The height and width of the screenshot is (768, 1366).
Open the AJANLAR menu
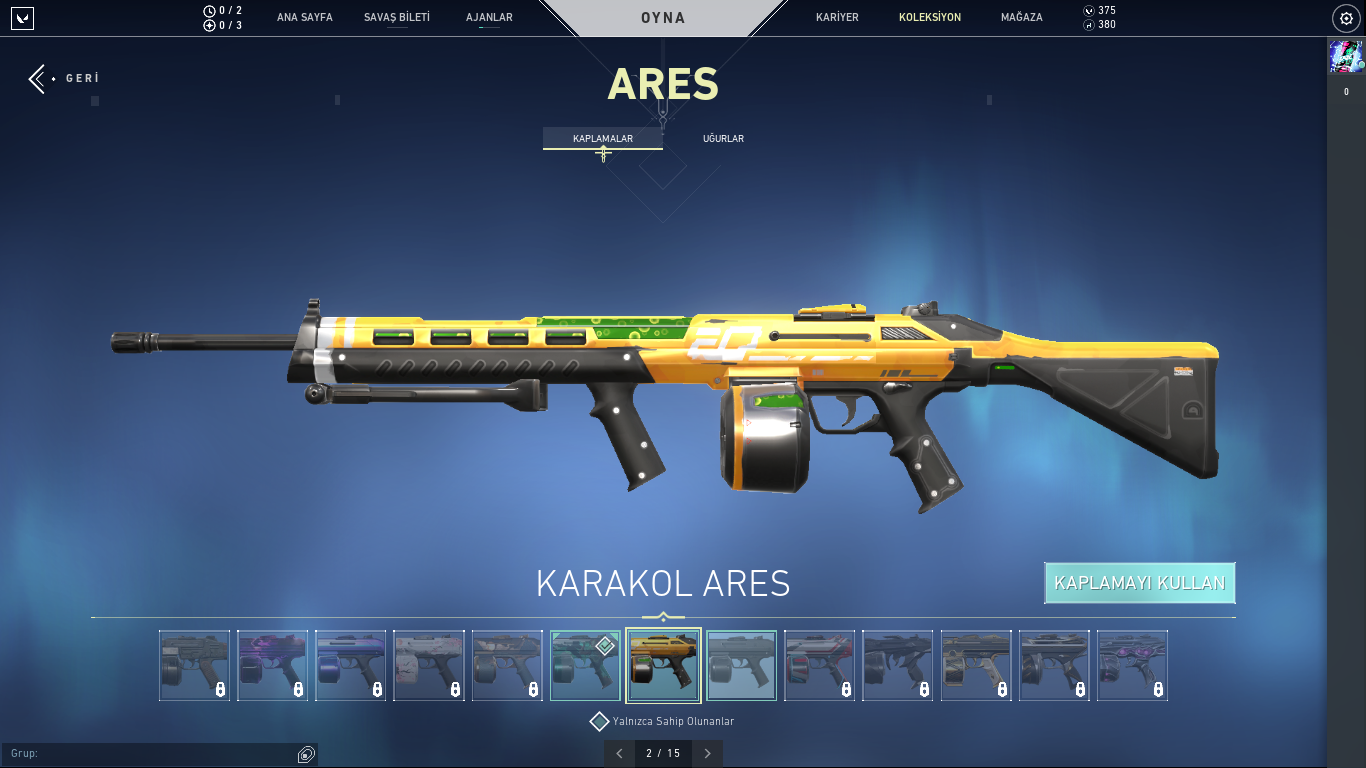[x=489, y=18]
